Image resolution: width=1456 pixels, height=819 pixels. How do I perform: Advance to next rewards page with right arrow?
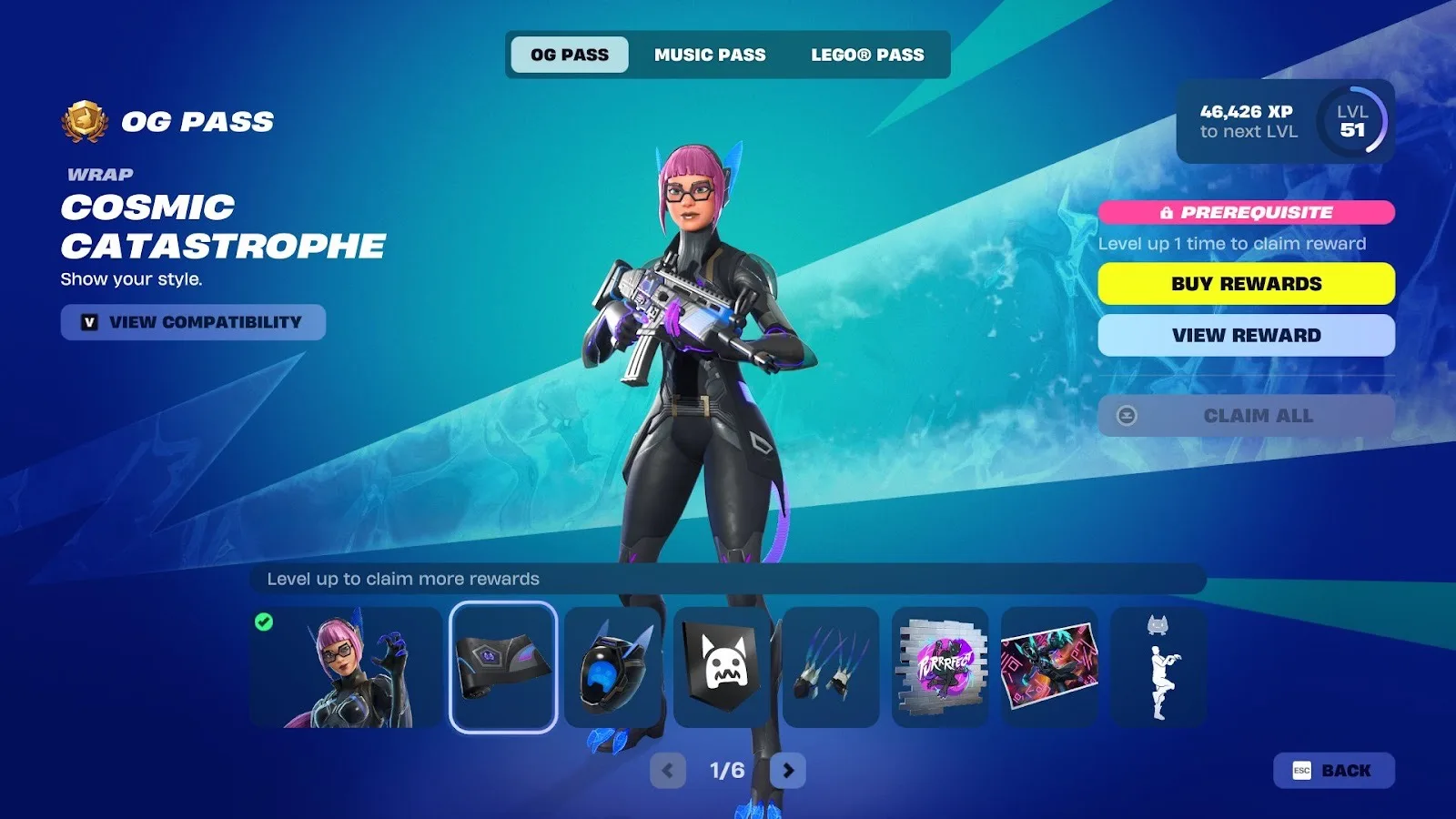[x=788, y=769]
